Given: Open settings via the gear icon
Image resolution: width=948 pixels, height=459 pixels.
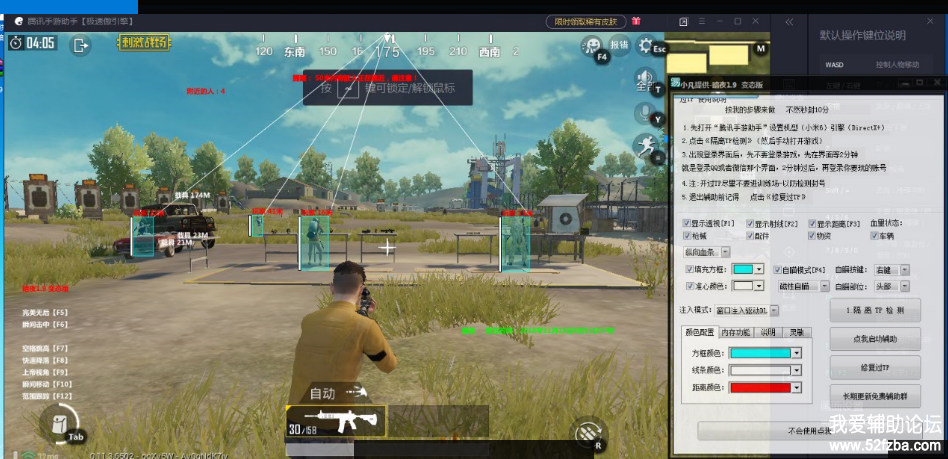Looking at the screenshot, I should (x=645, y=47).
